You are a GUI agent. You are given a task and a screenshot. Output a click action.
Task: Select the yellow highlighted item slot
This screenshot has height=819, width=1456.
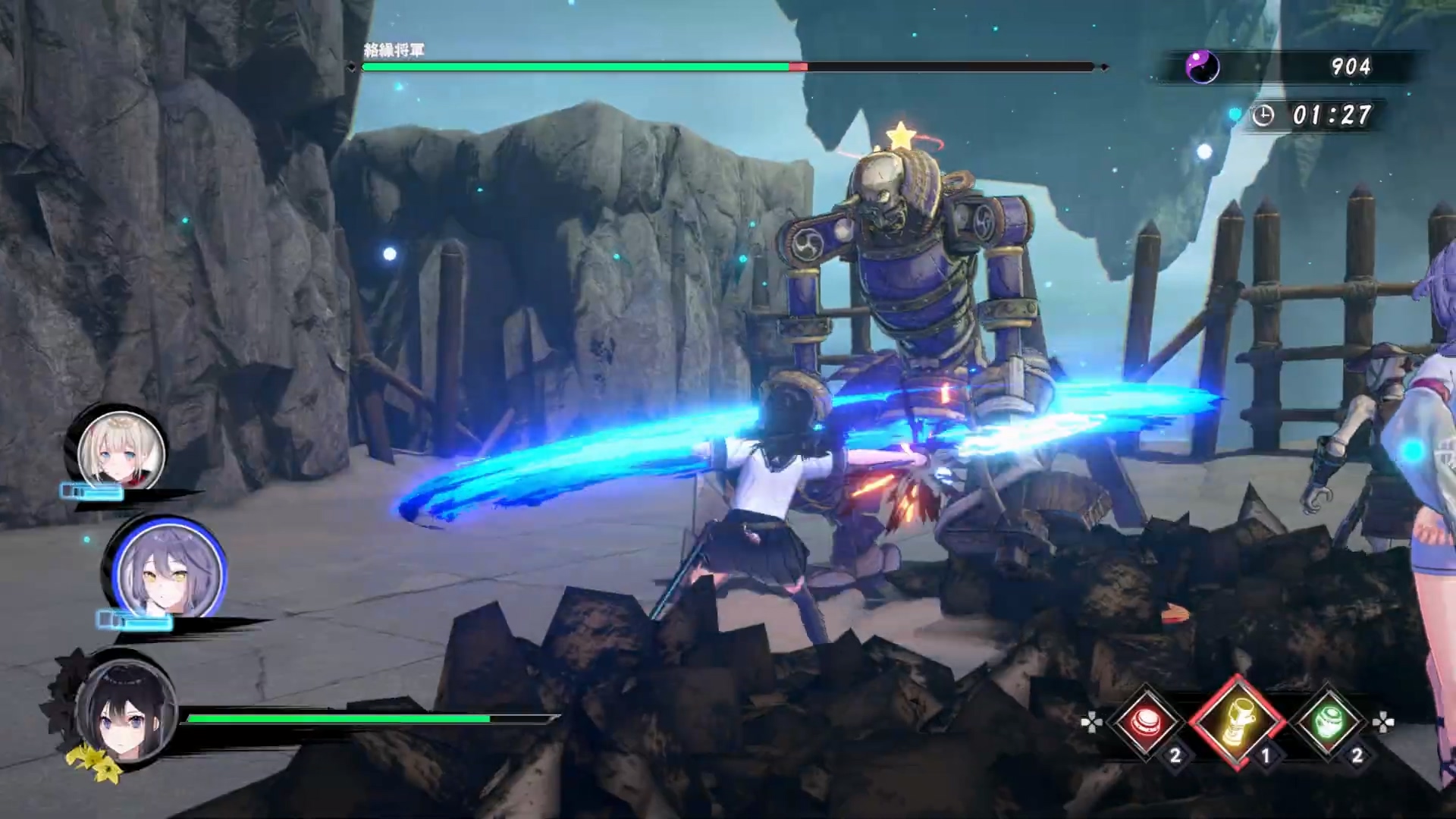tap(1237, 721)
